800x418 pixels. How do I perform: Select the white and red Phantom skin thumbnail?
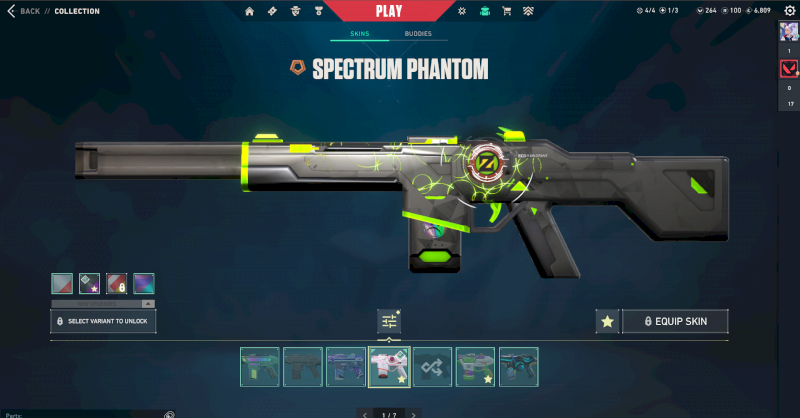tap(389, 367)
